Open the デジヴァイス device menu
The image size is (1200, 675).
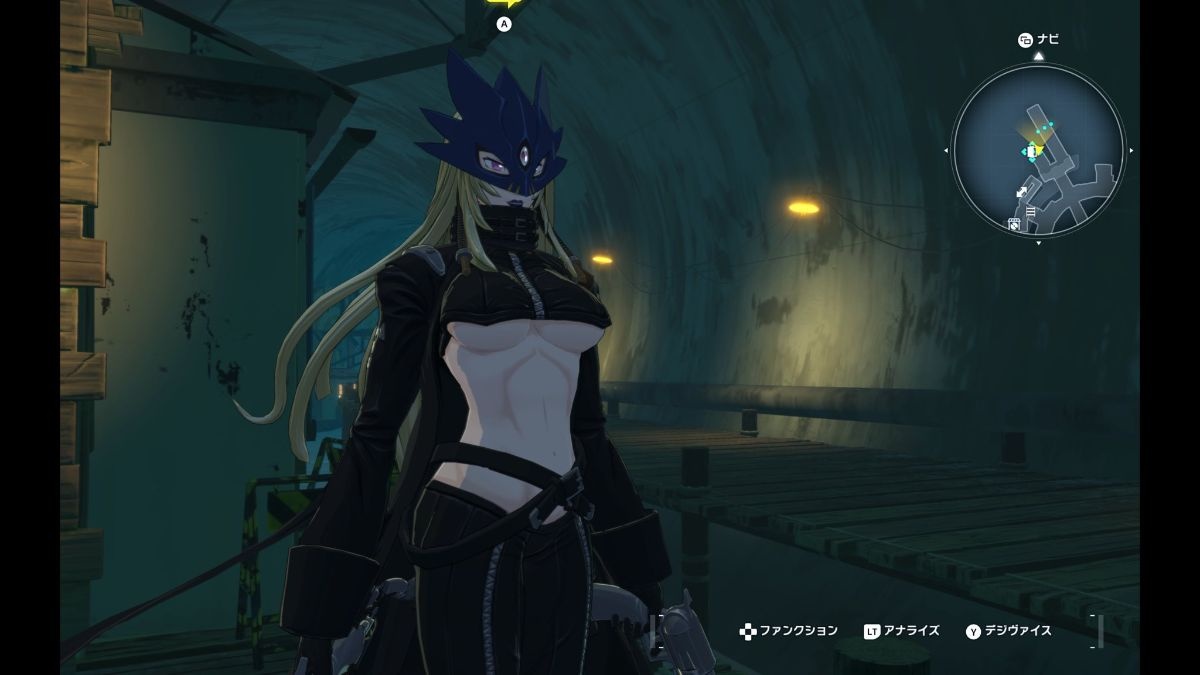click(1009, 631)
